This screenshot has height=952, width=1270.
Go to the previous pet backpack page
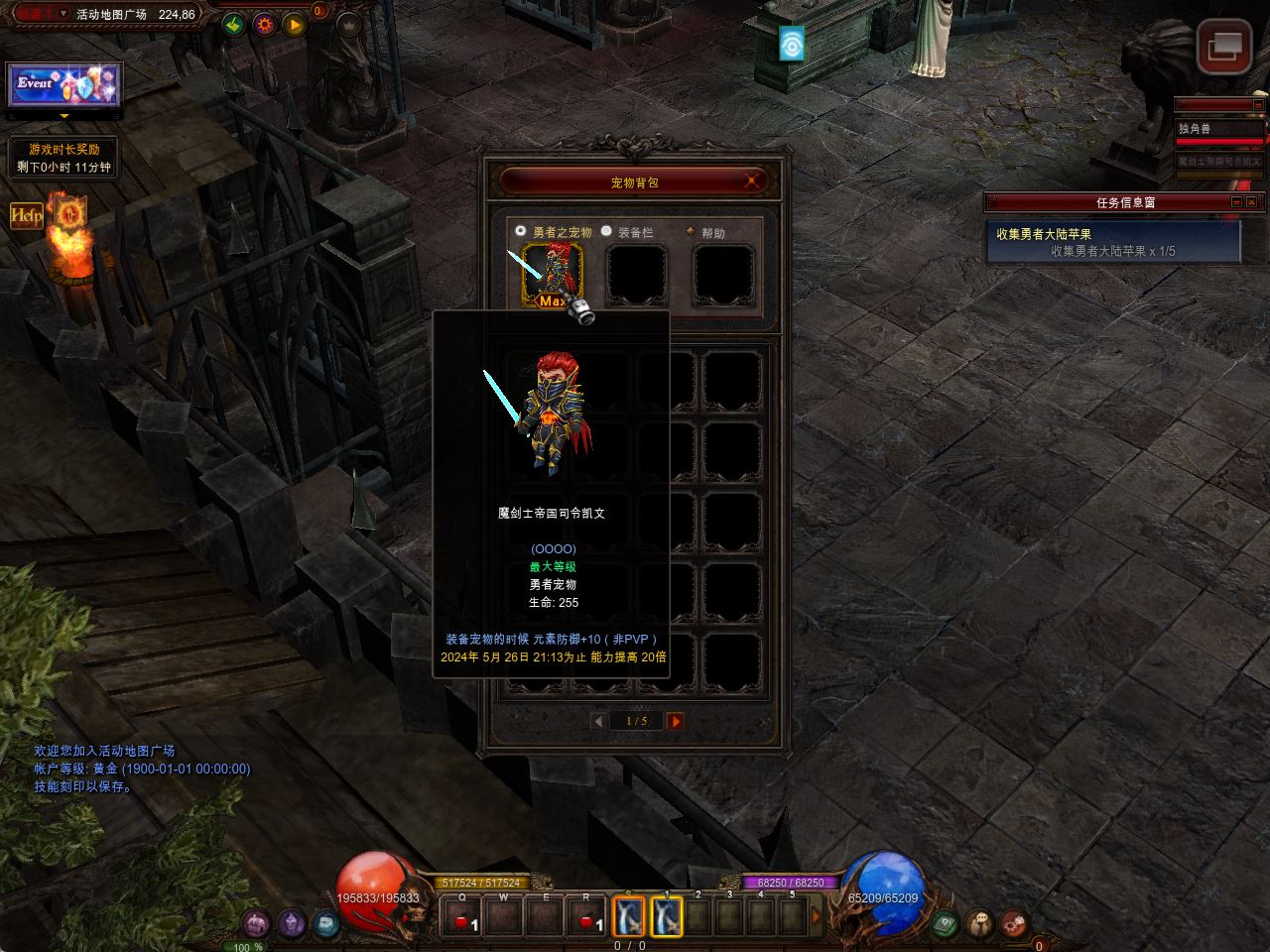(x=598, y=721)
